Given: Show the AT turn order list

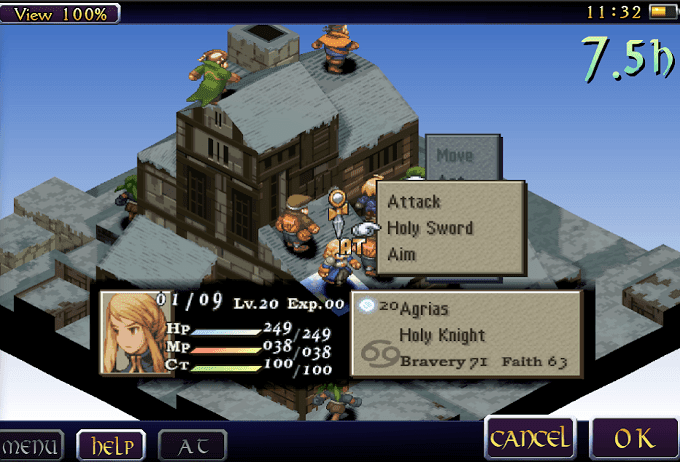Looking at the screenshot, I should 192,444.
